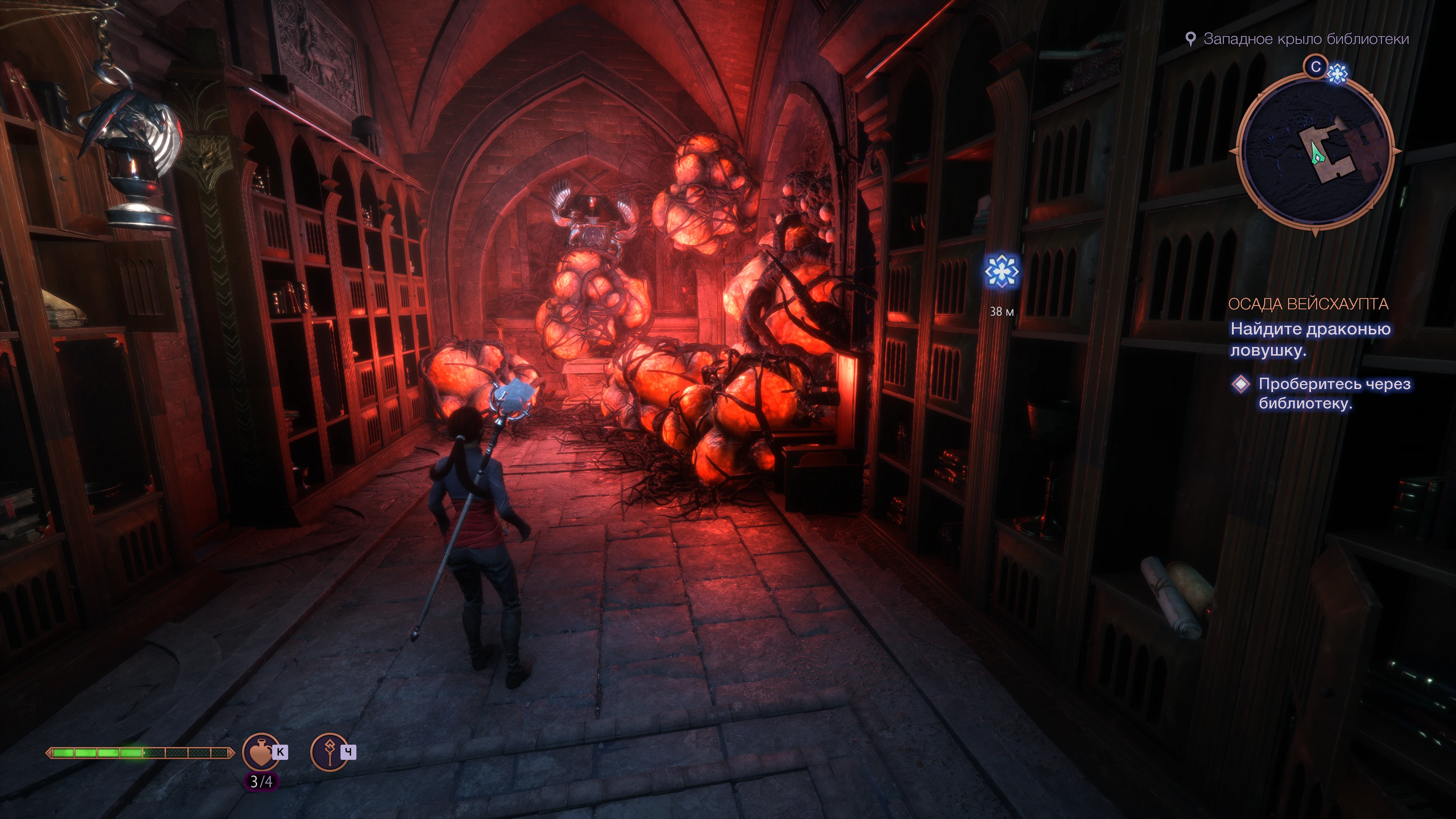The image size is (1456, 819).
Task: Click the snowflake marker on minimap rim
Action: 1337,74
